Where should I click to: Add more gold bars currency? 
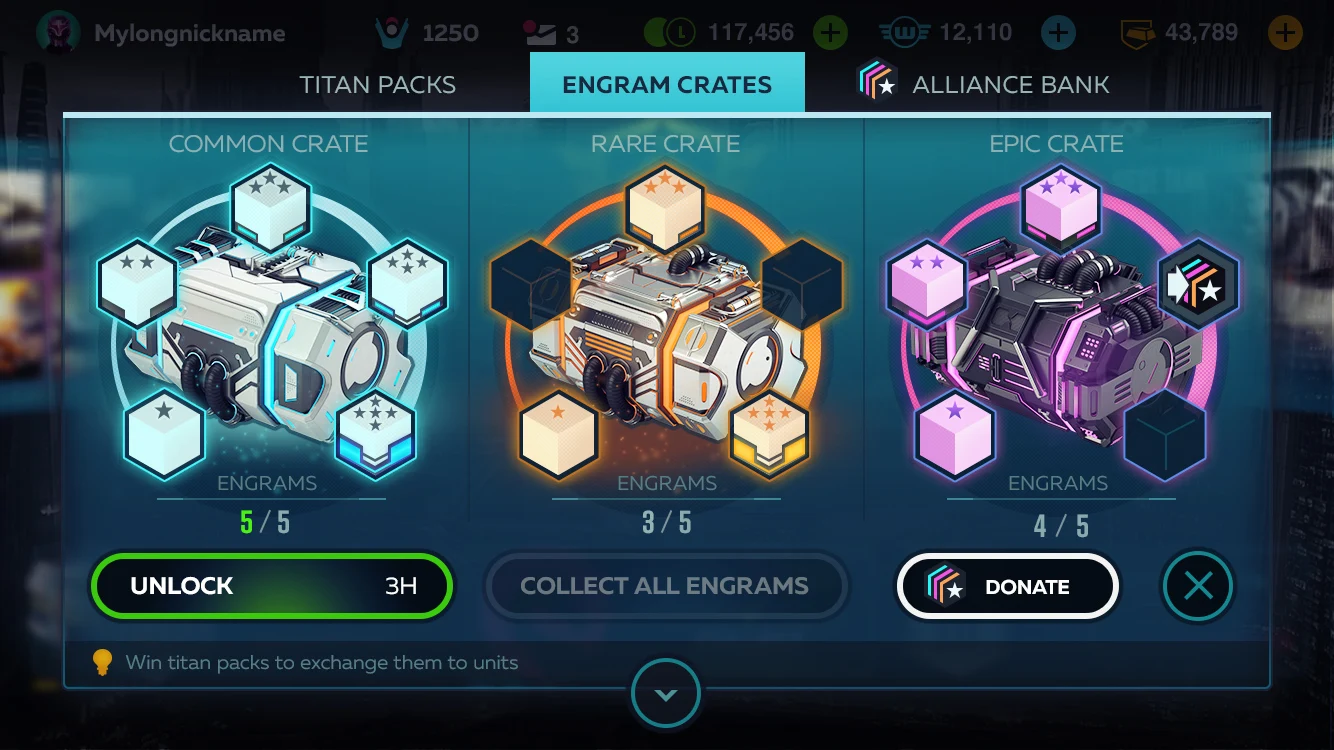coord(1285,33)
